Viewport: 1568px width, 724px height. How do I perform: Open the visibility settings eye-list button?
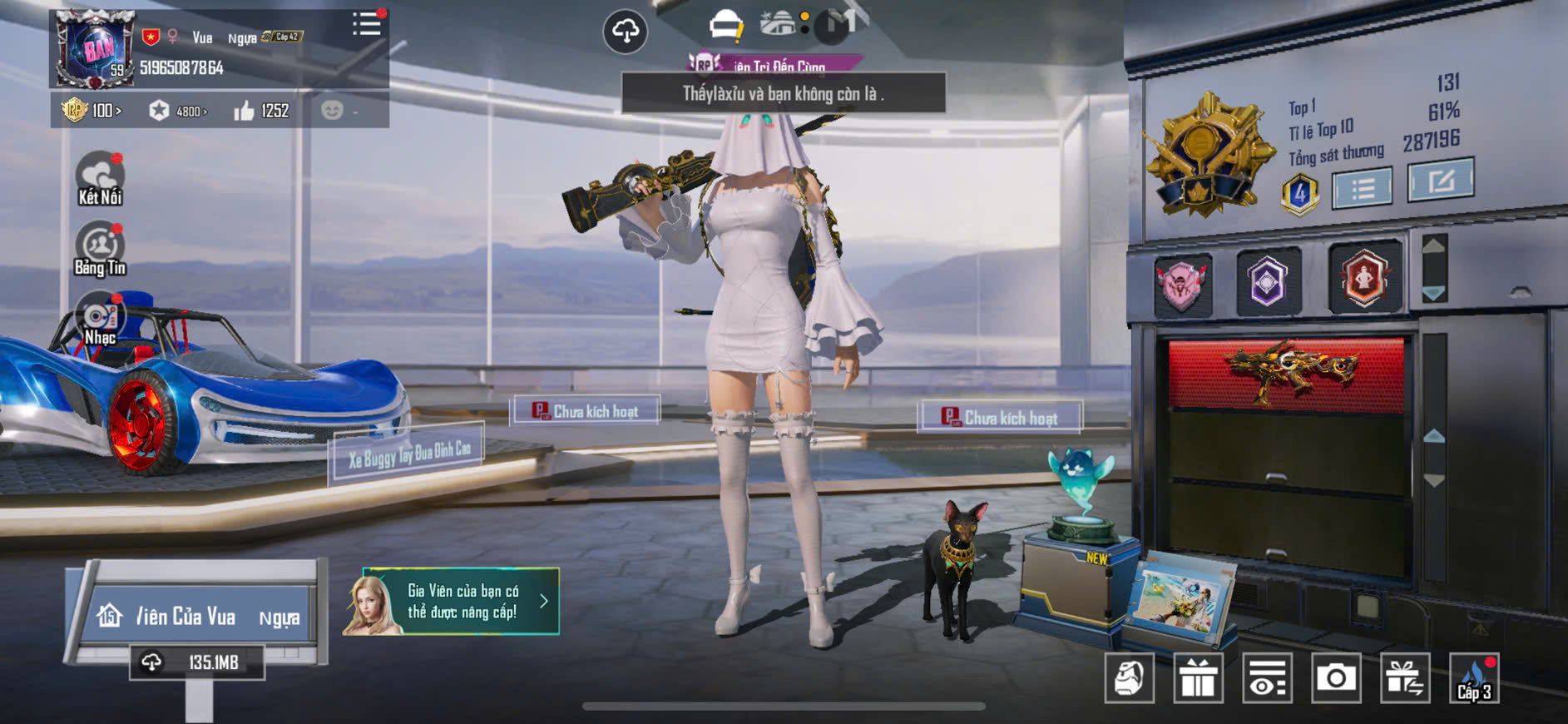point(1267,678)
